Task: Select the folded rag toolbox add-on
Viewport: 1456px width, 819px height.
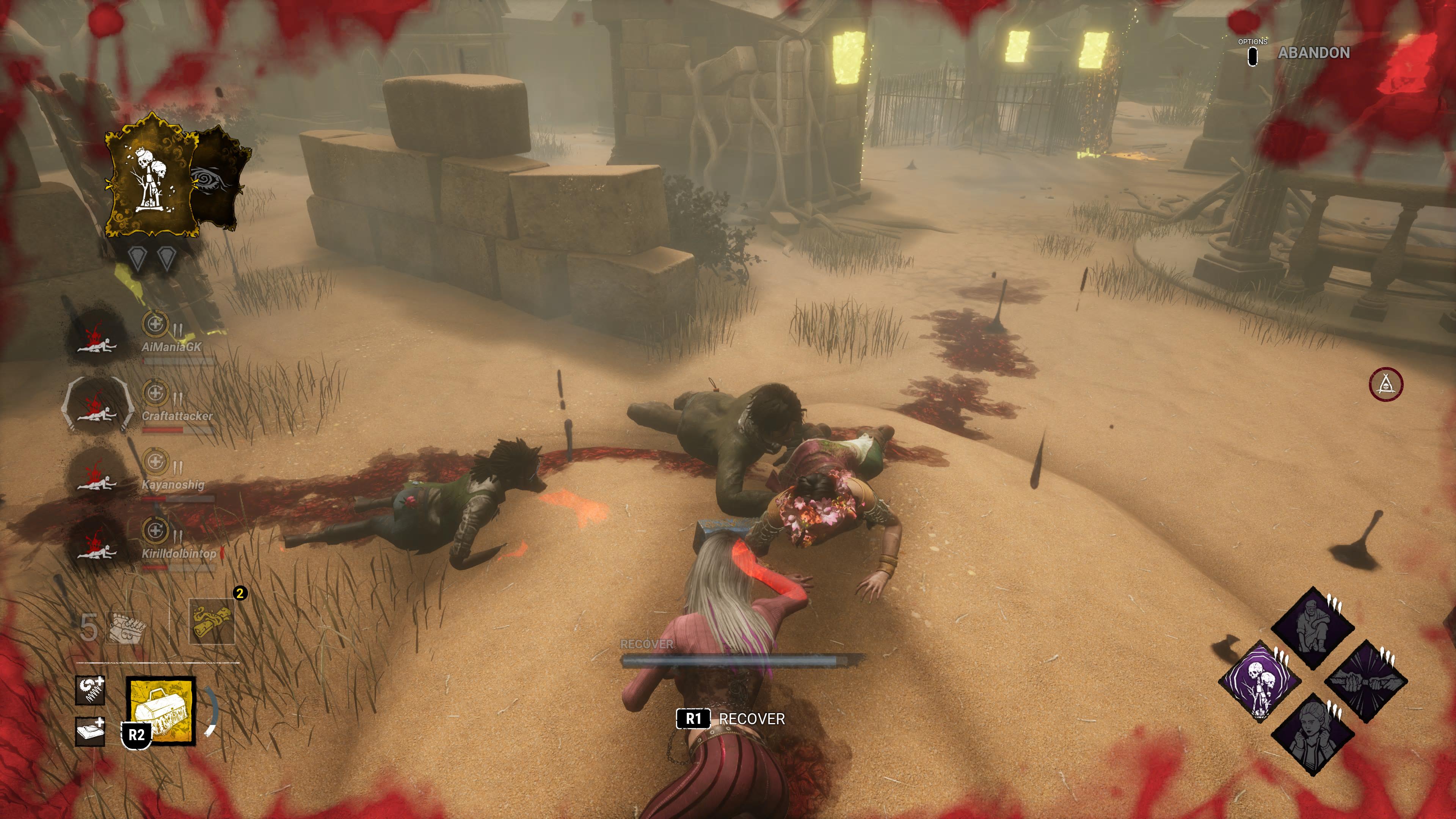Action: [x=91, y=731]
